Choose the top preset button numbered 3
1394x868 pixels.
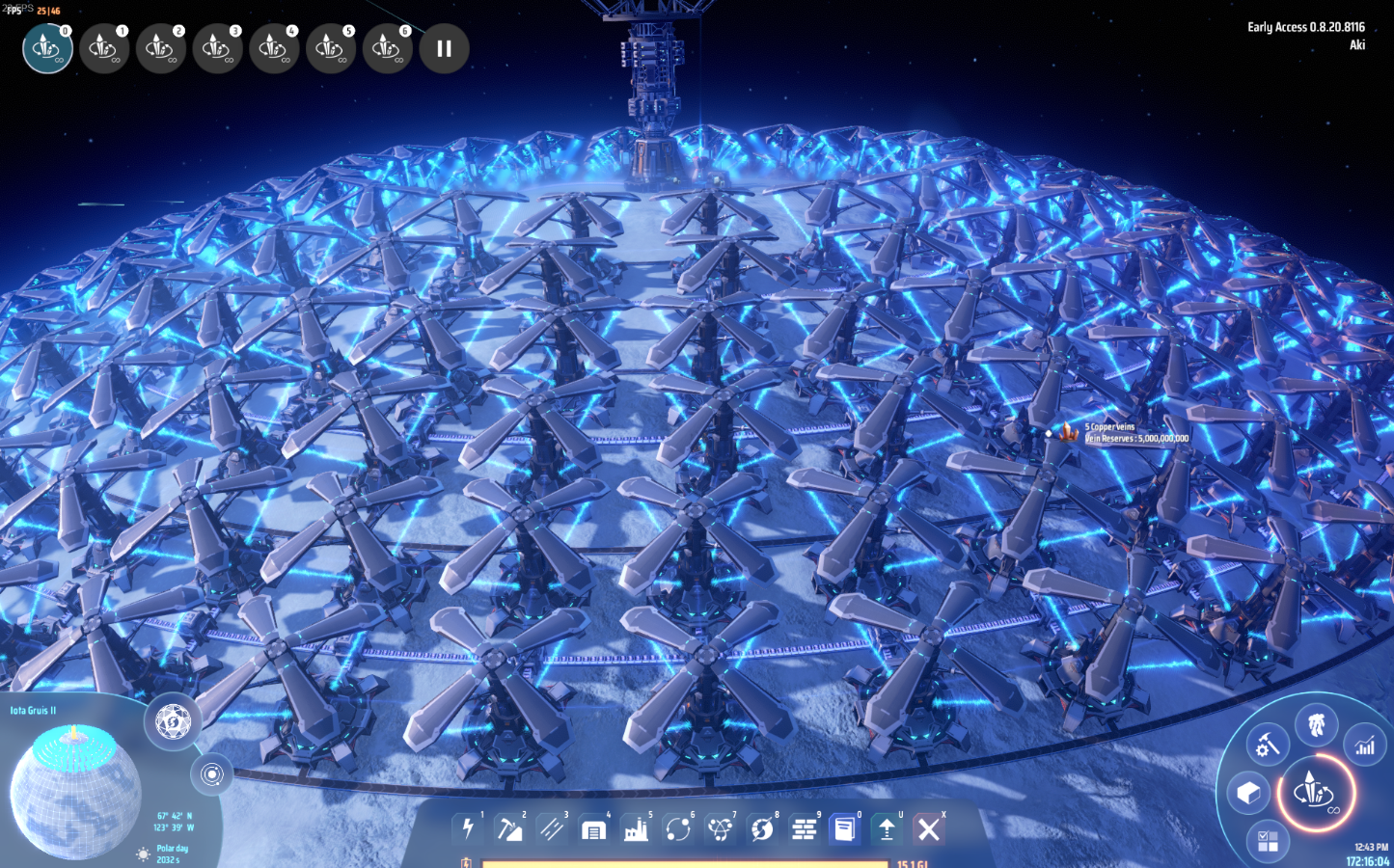[217, 48]
